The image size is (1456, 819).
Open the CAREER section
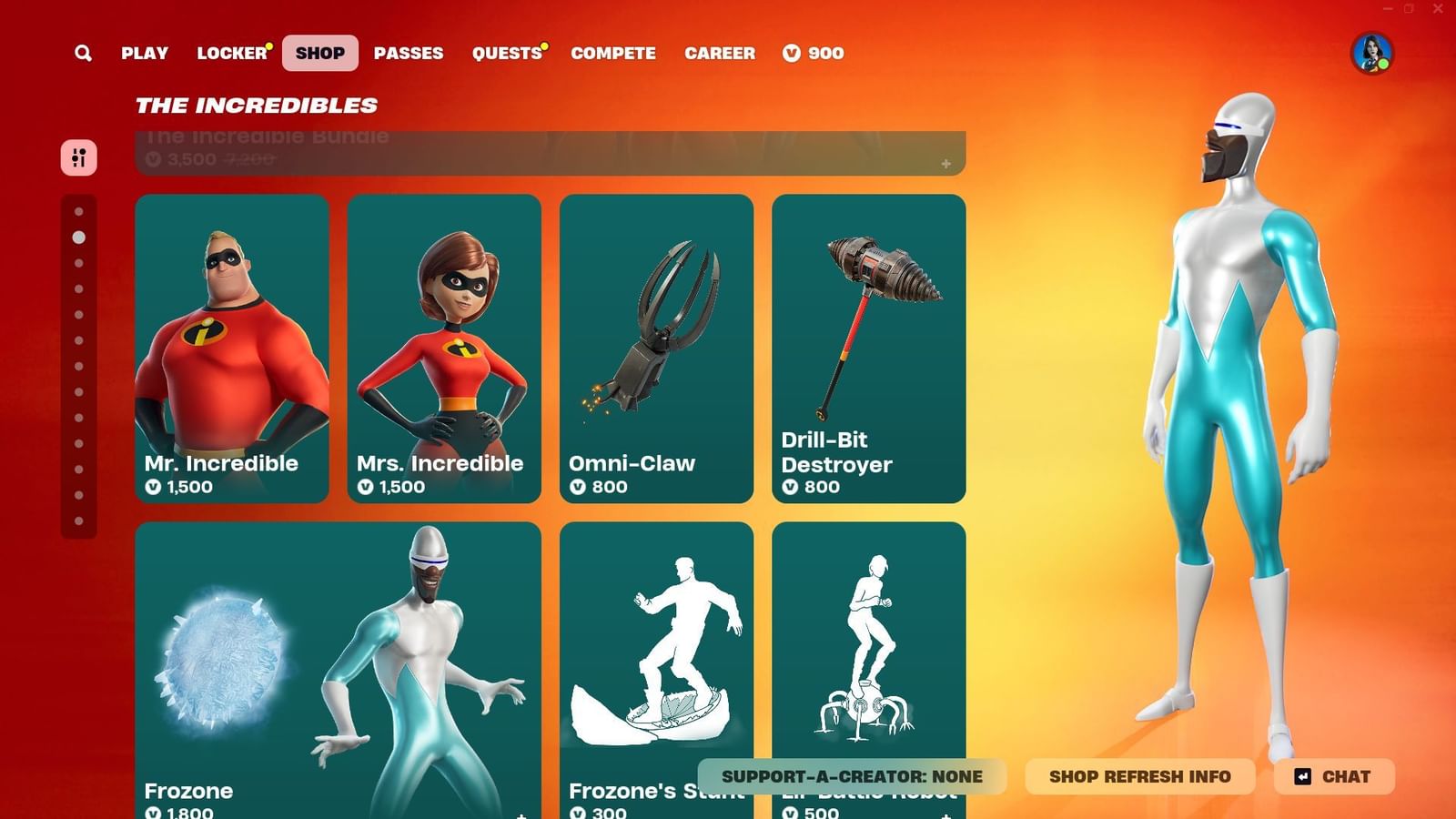tap(720, 53)
